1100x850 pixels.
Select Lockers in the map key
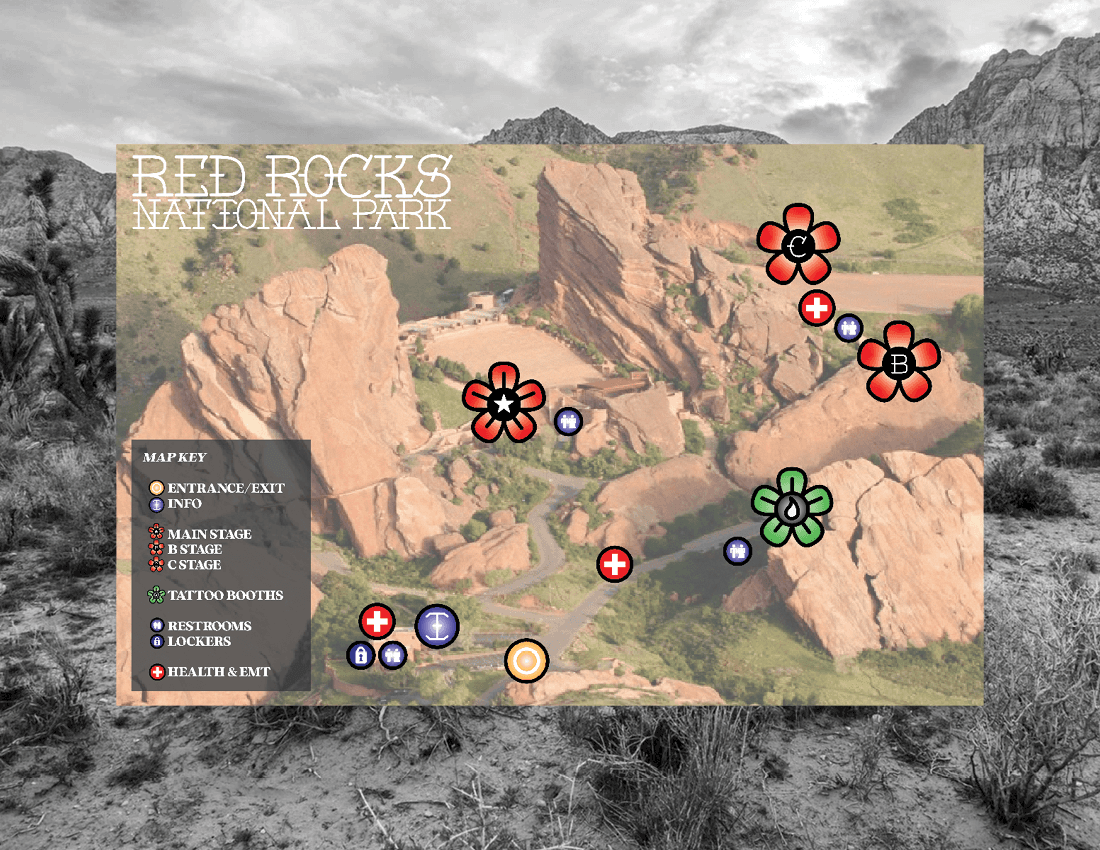tap(199, 641)
